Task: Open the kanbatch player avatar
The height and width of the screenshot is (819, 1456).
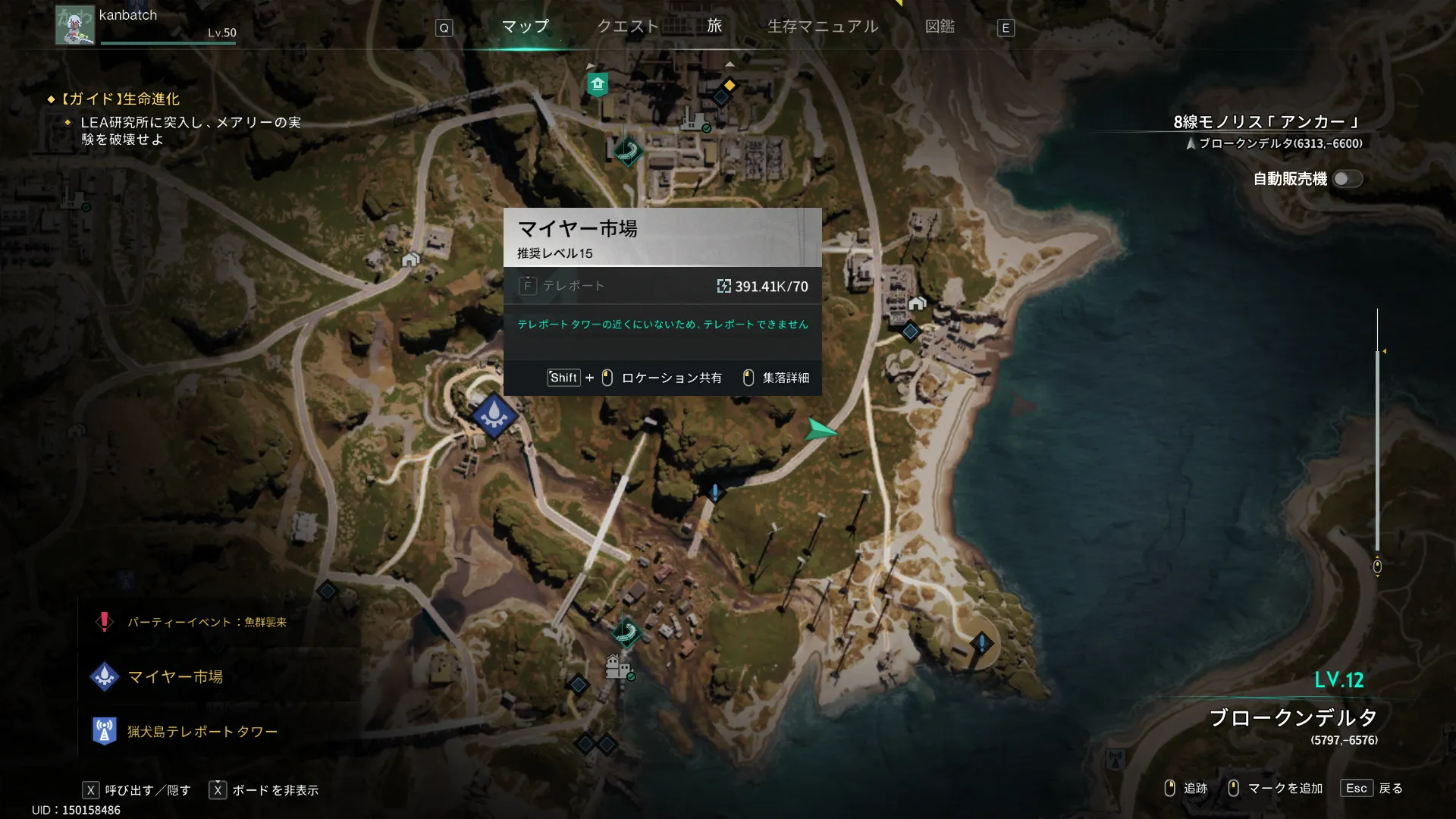Action: point(74,25)
